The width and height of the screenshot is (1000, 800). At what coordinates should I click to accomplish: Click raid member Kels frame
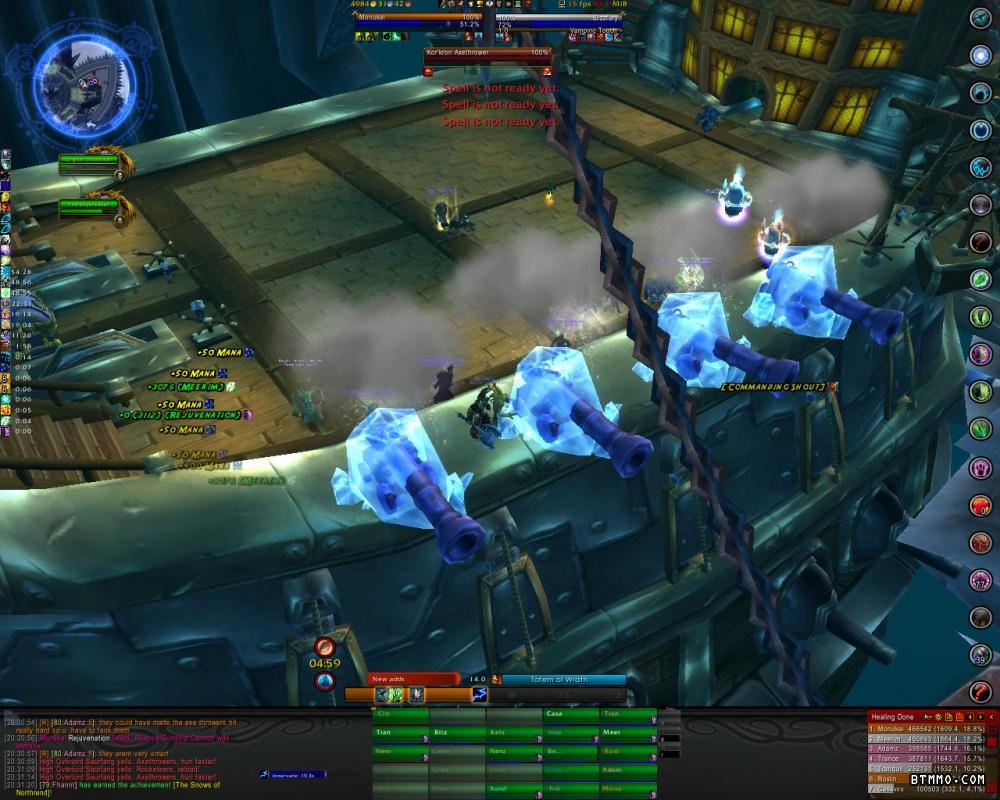[514, 733]
